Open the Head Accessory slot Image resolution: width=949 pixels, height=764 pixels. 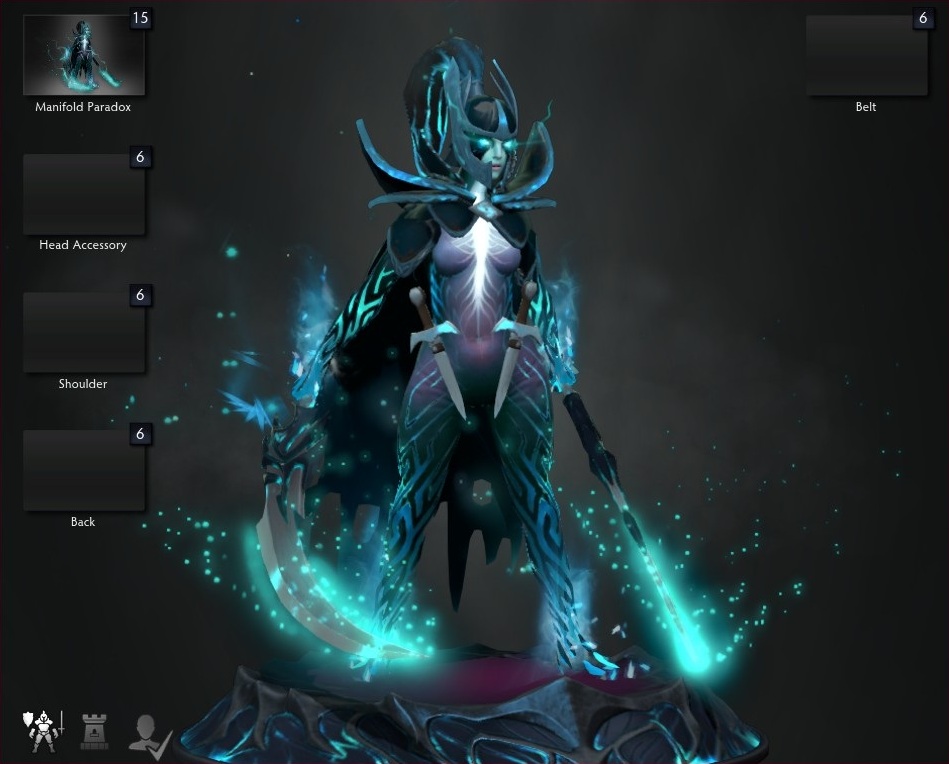pyautogui.click(x=84, y=194)
